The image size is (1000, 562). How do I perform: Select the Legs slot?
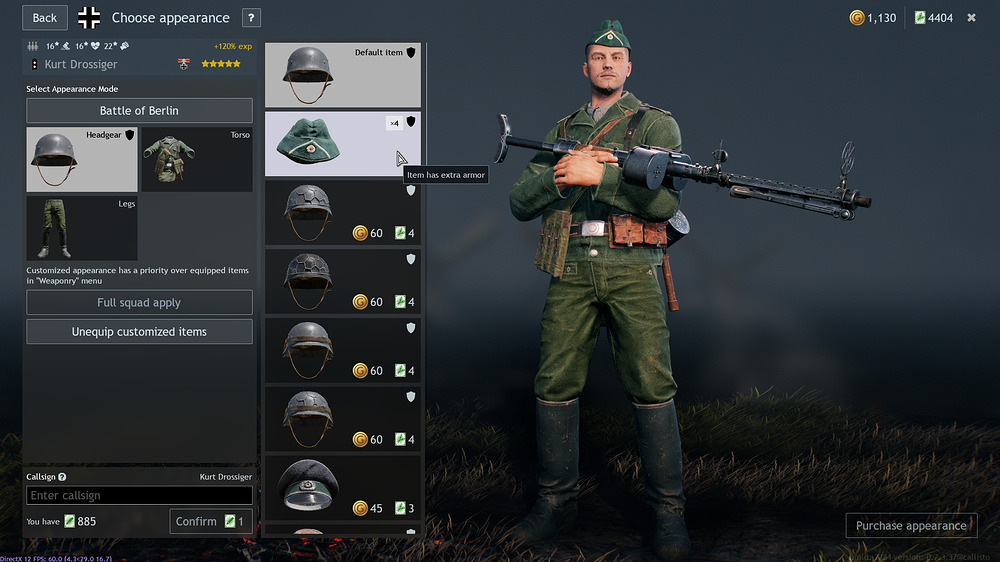point(82,228)
